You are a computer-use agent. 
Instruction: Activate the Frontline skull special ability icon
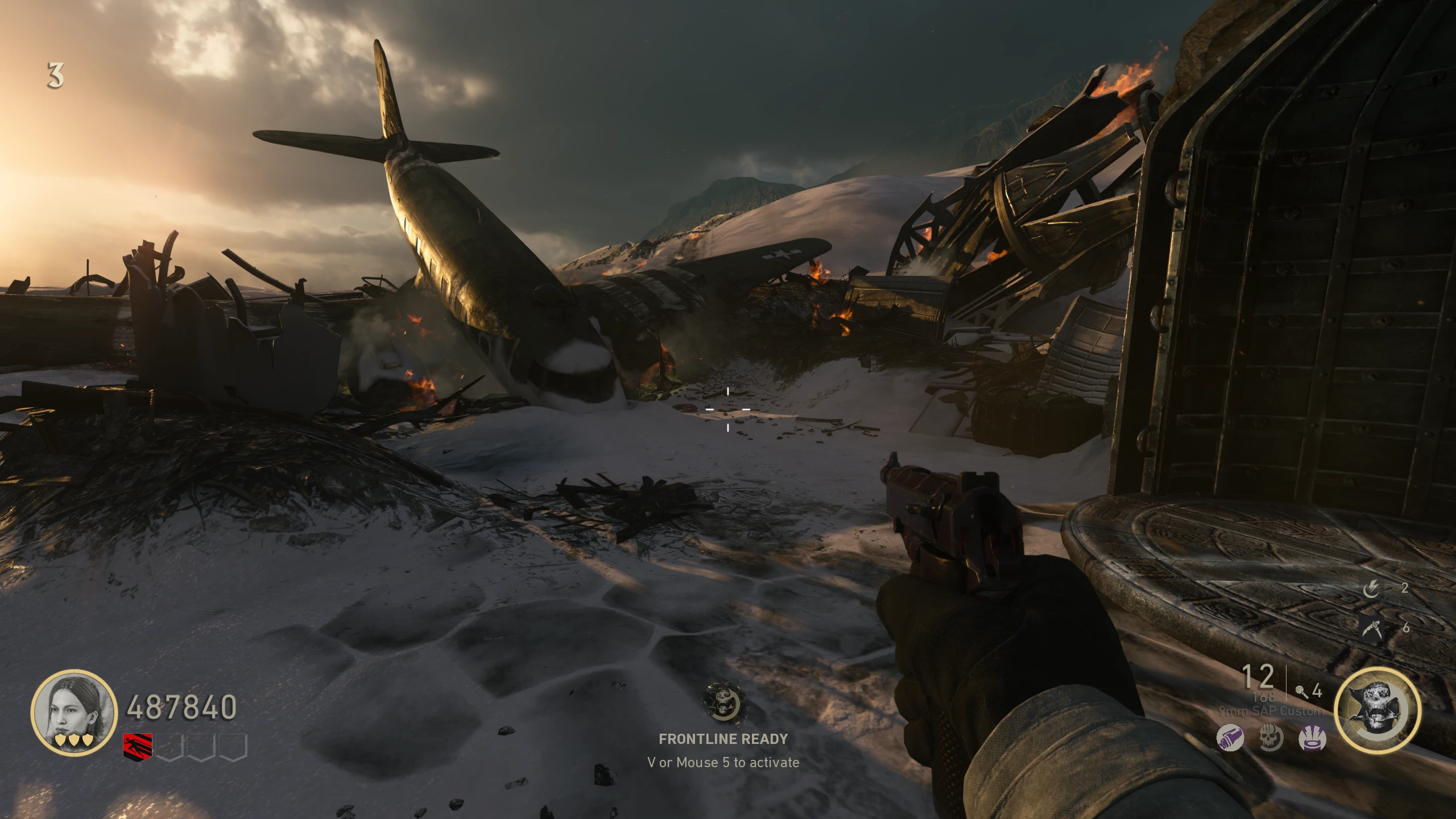[x=723, y=704]
